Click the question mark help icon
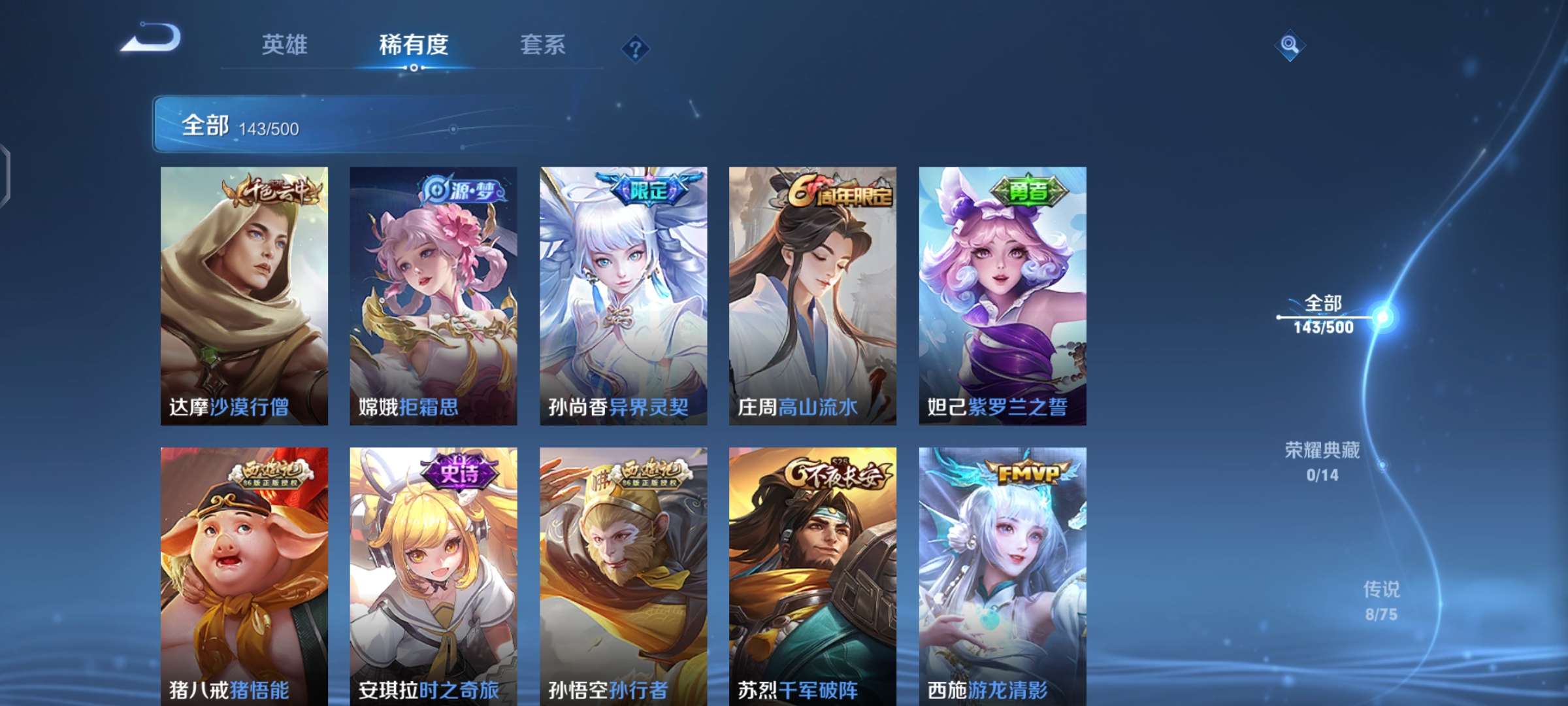Image resolution: width=1568 pixels, height=706 pixels. pos(637,49)
